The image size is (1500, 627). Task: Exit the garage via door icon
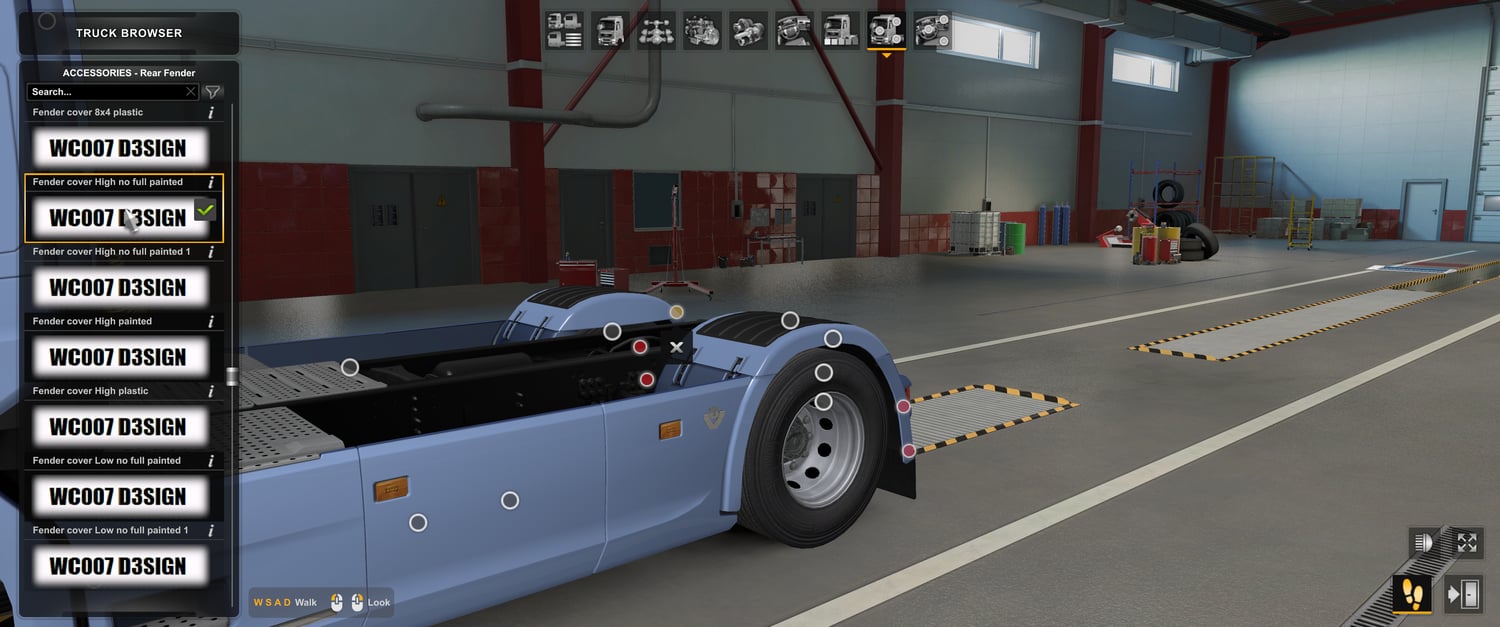[x=1464, y=595]
